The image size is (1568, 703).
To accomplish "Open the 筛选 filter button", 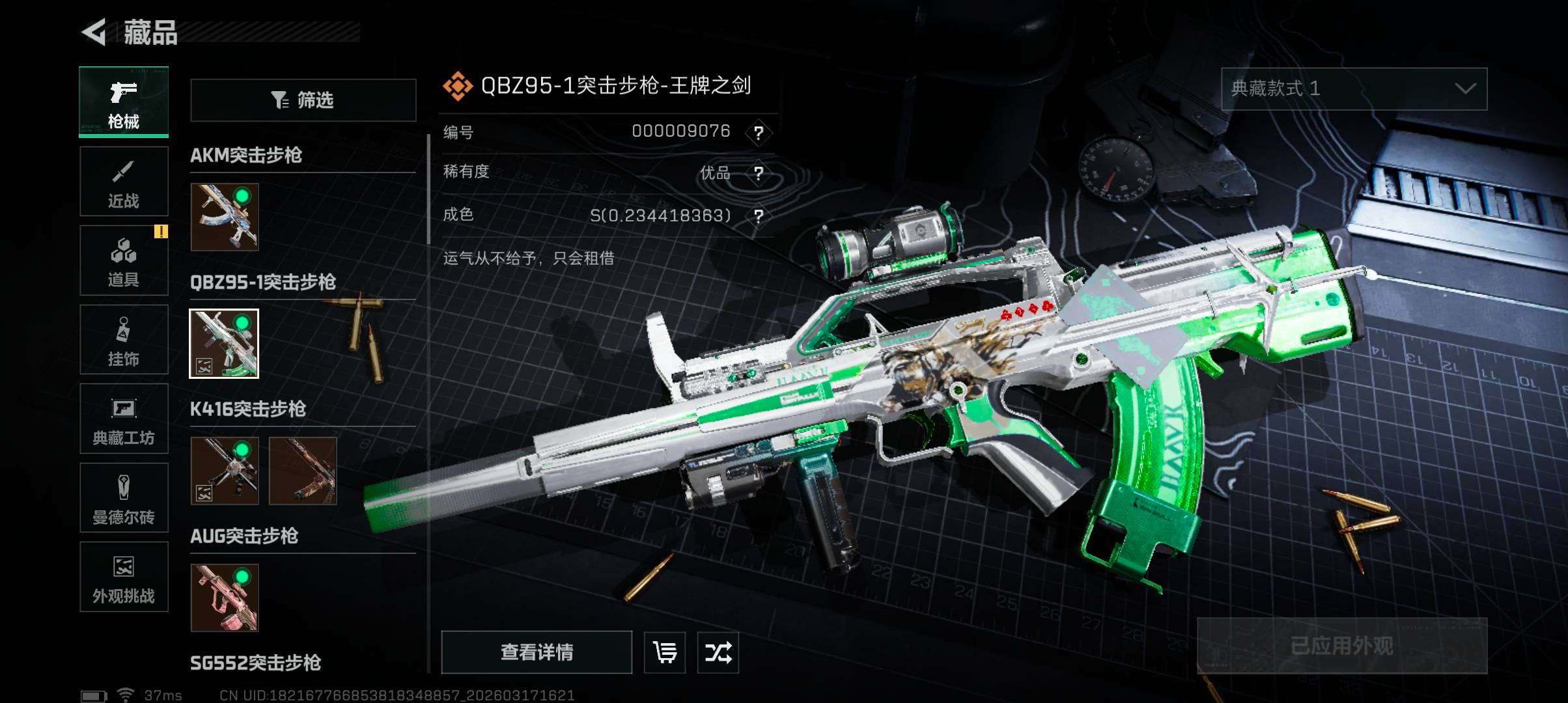I will (303, 100).
